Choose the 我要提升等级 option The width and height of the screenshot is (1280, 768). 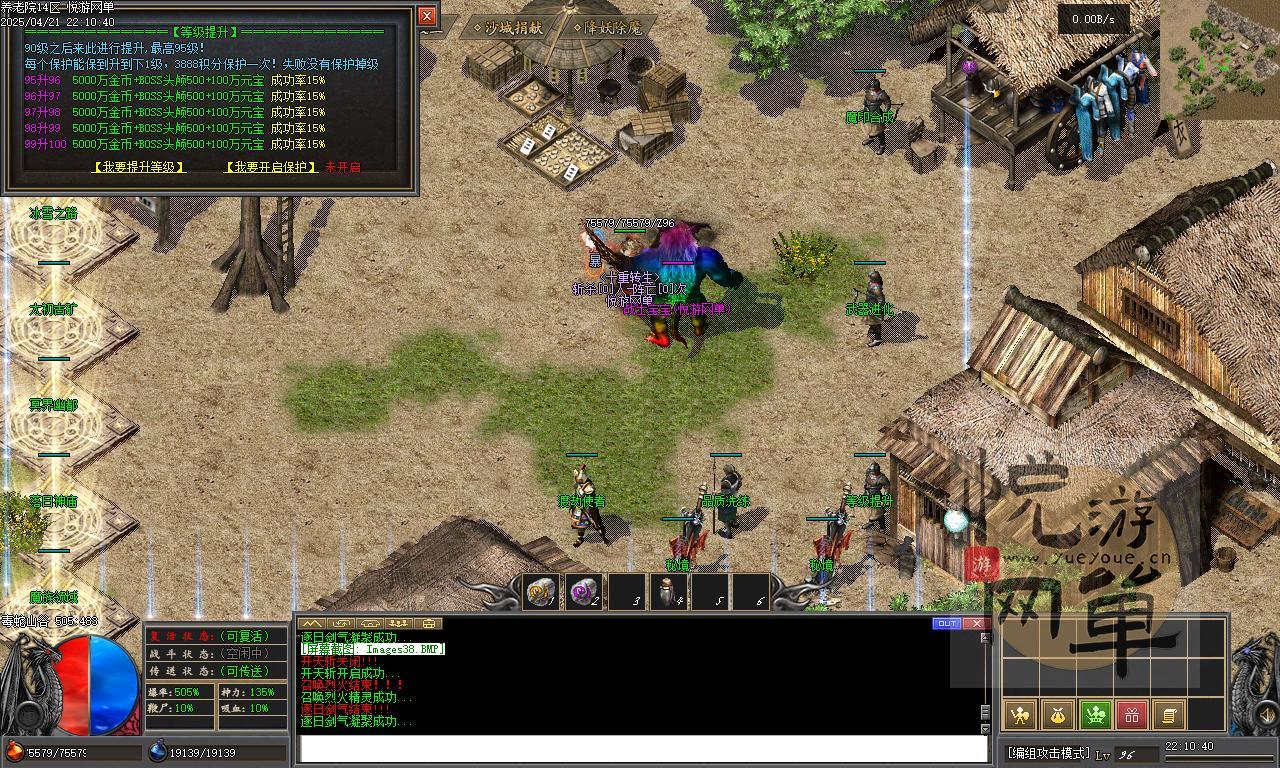(139, 168)
